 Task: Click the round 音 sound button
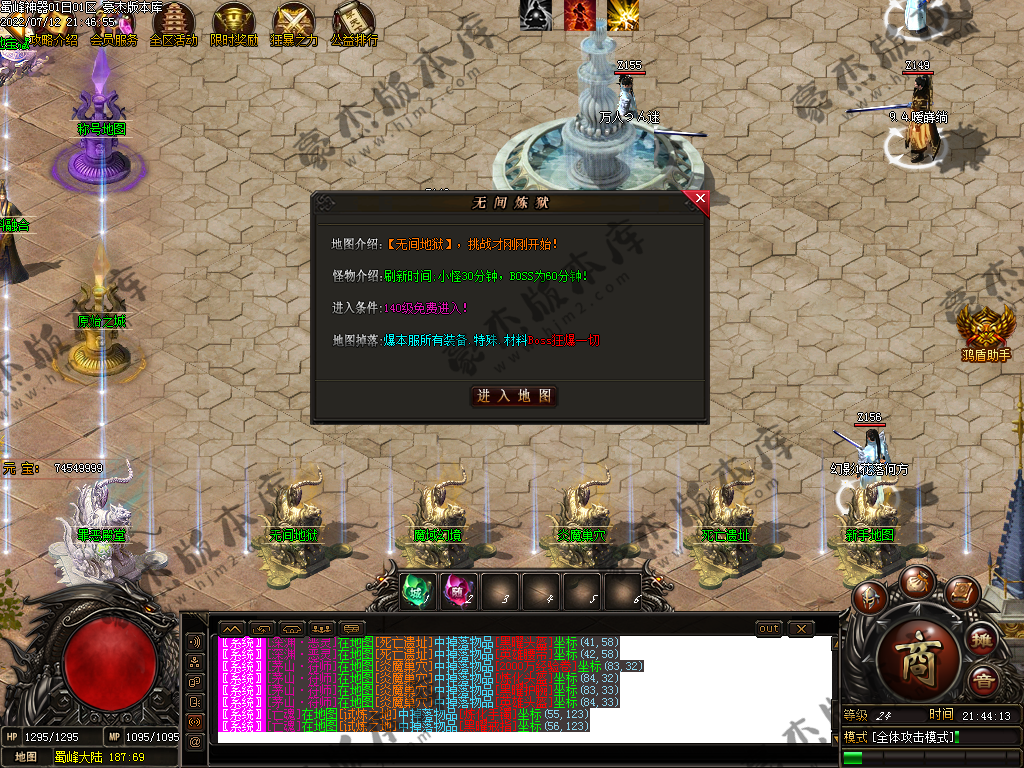pos(983,682)
